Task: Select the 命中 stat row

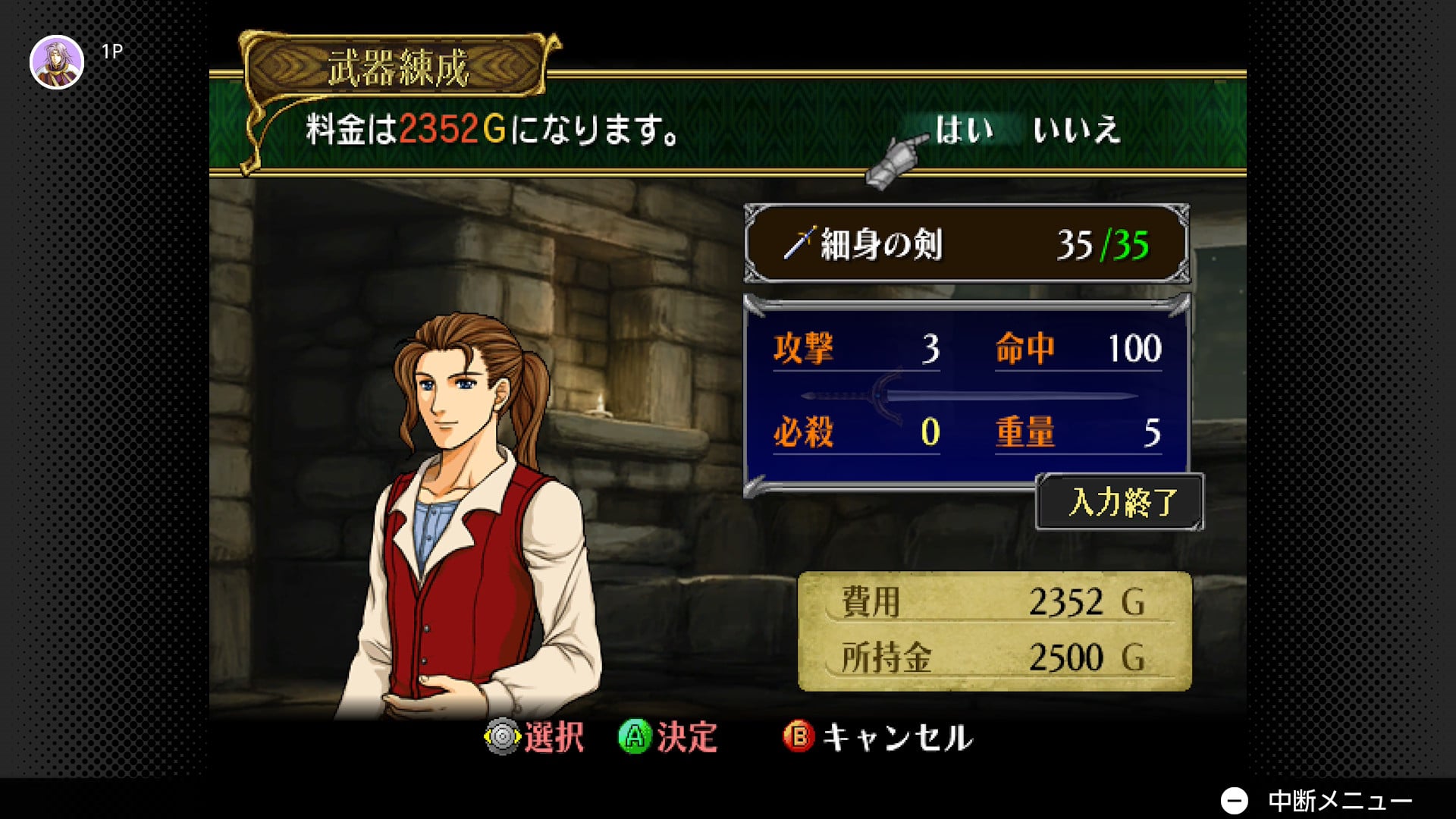Action: (1078, 350)
